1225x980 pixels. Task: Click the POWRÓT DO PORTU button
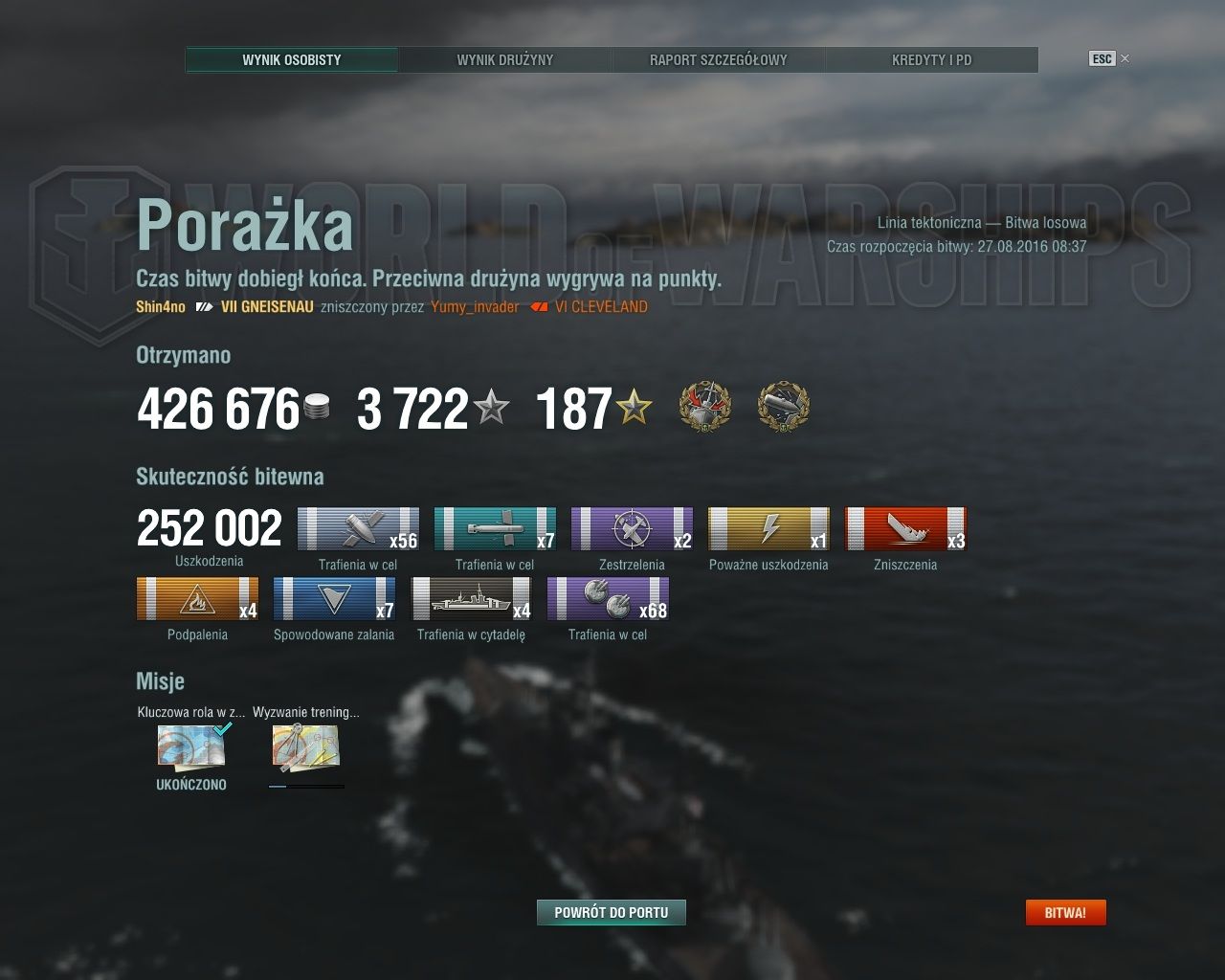point(612,912)
